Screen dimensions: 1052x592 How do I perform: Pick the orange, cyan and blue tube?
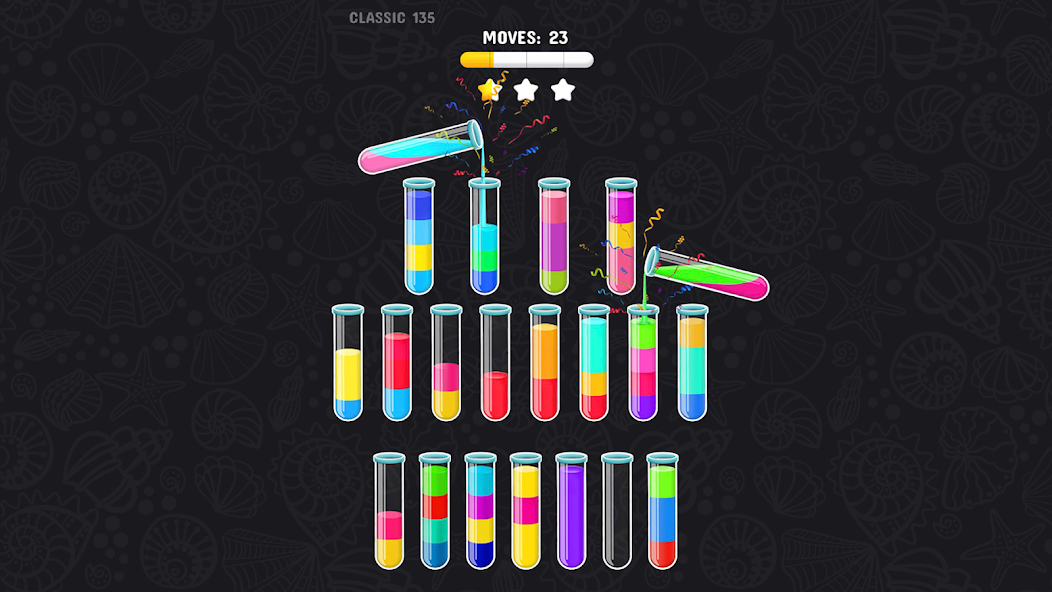(x=692, y=363)
